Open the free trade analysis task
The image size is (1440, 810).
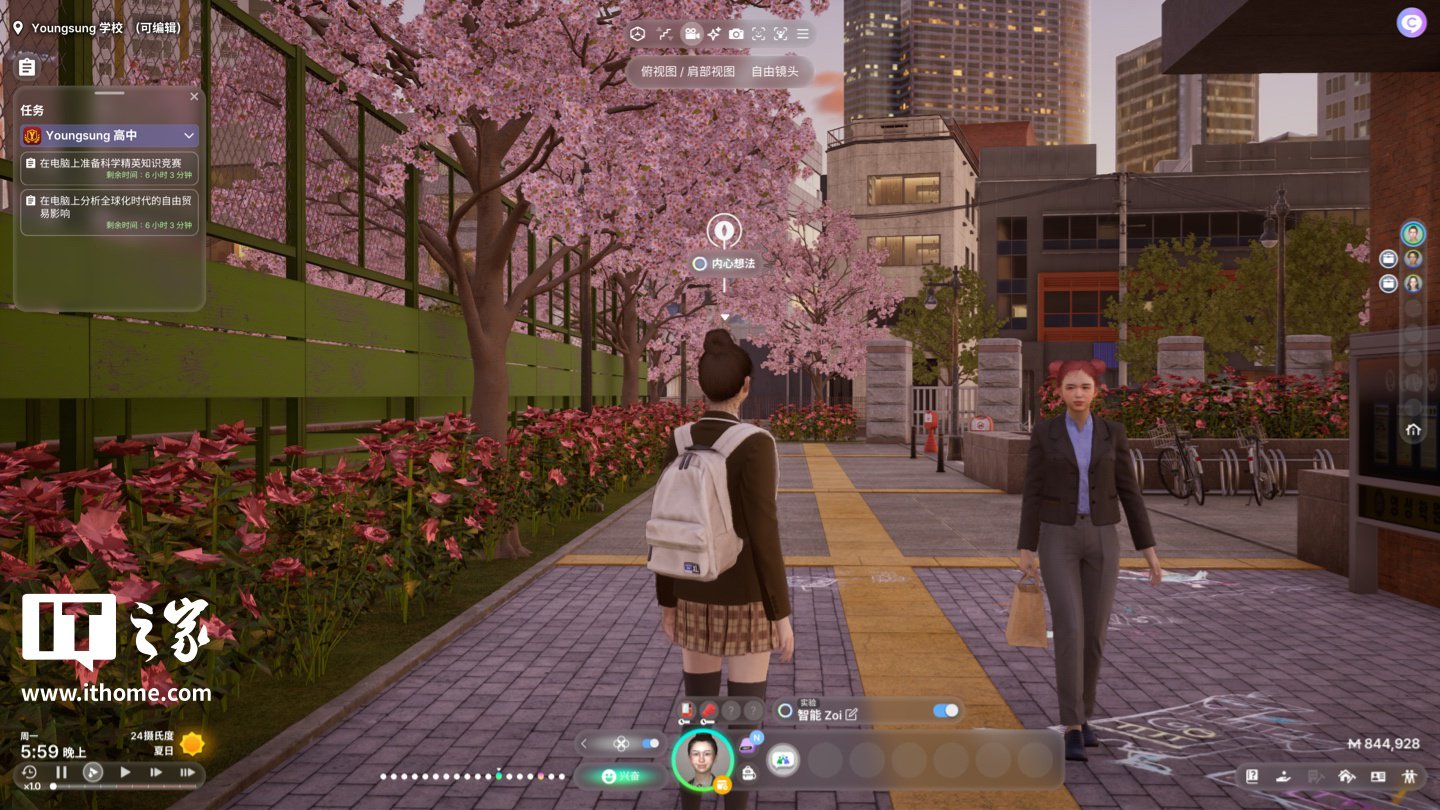(x=110, y=212)
